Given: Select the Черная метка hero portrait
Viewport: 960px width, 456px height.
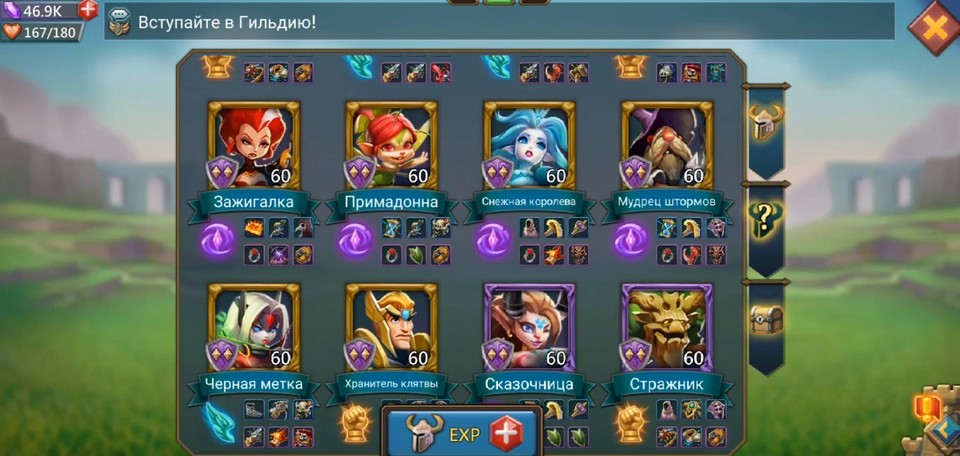Looking at the screenshot, I should coord(254,327).
